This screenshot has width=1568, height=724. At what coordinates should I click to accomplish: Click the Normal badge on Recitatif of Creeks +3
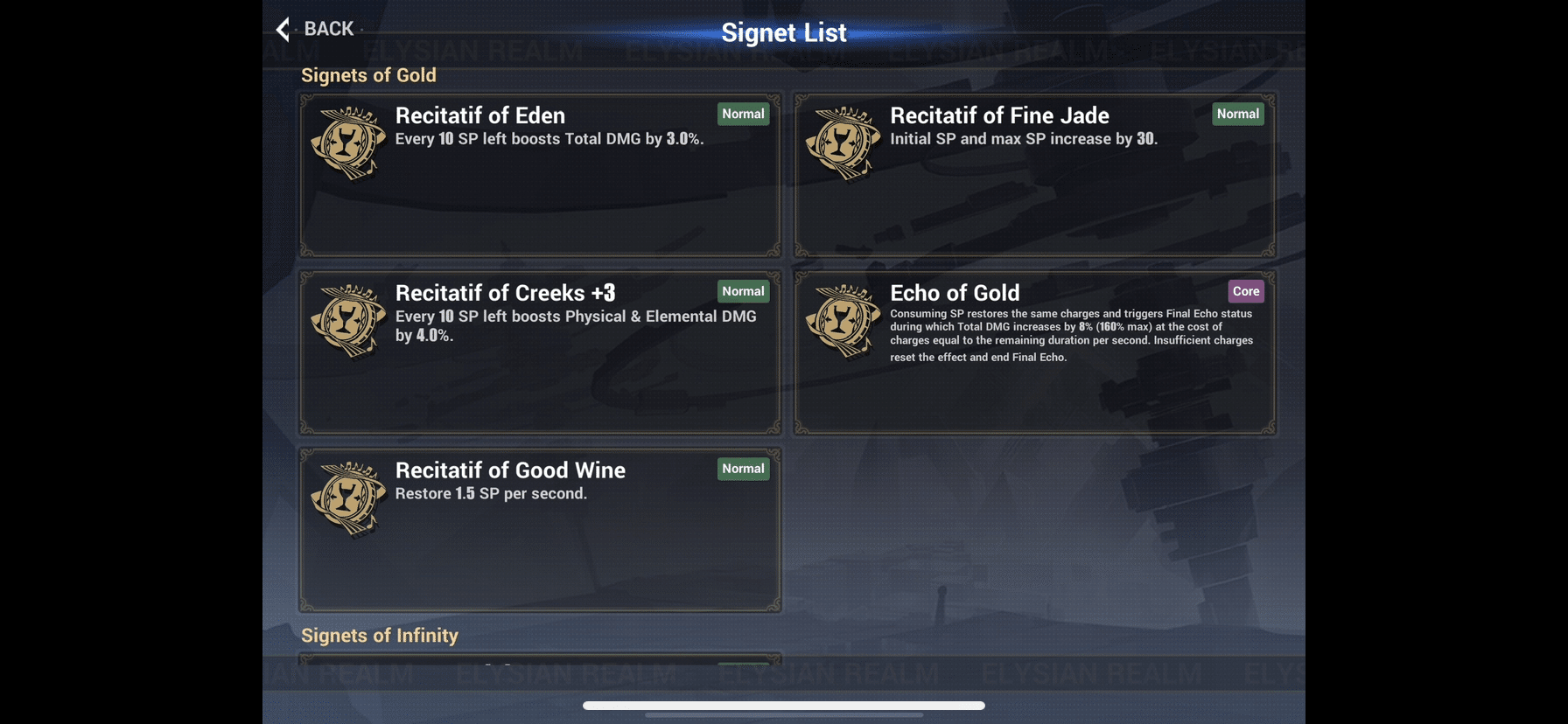tap(743, 291)
